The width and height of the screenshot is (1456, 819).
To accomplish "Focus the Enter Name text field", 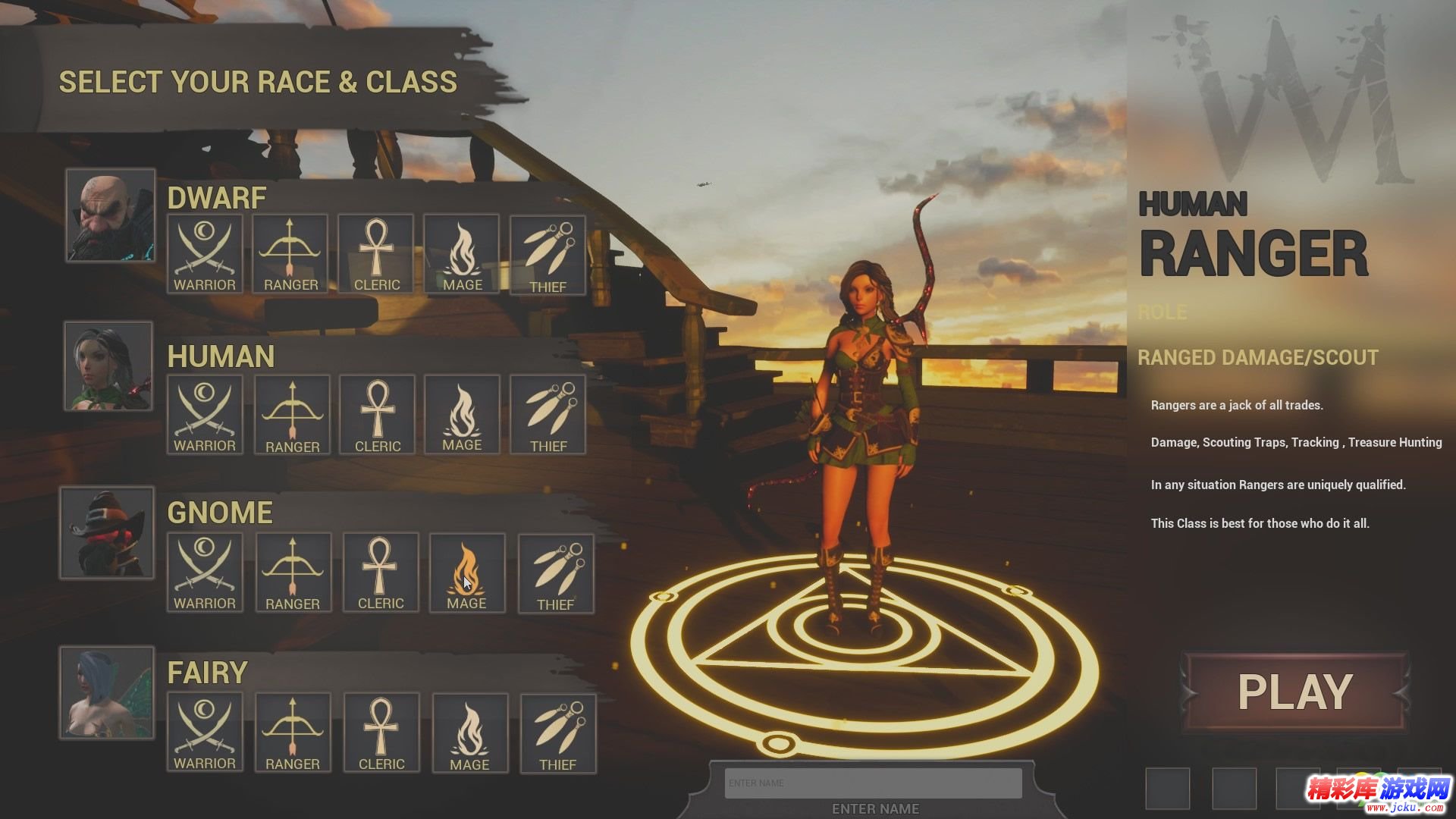I will coord(873,783).
